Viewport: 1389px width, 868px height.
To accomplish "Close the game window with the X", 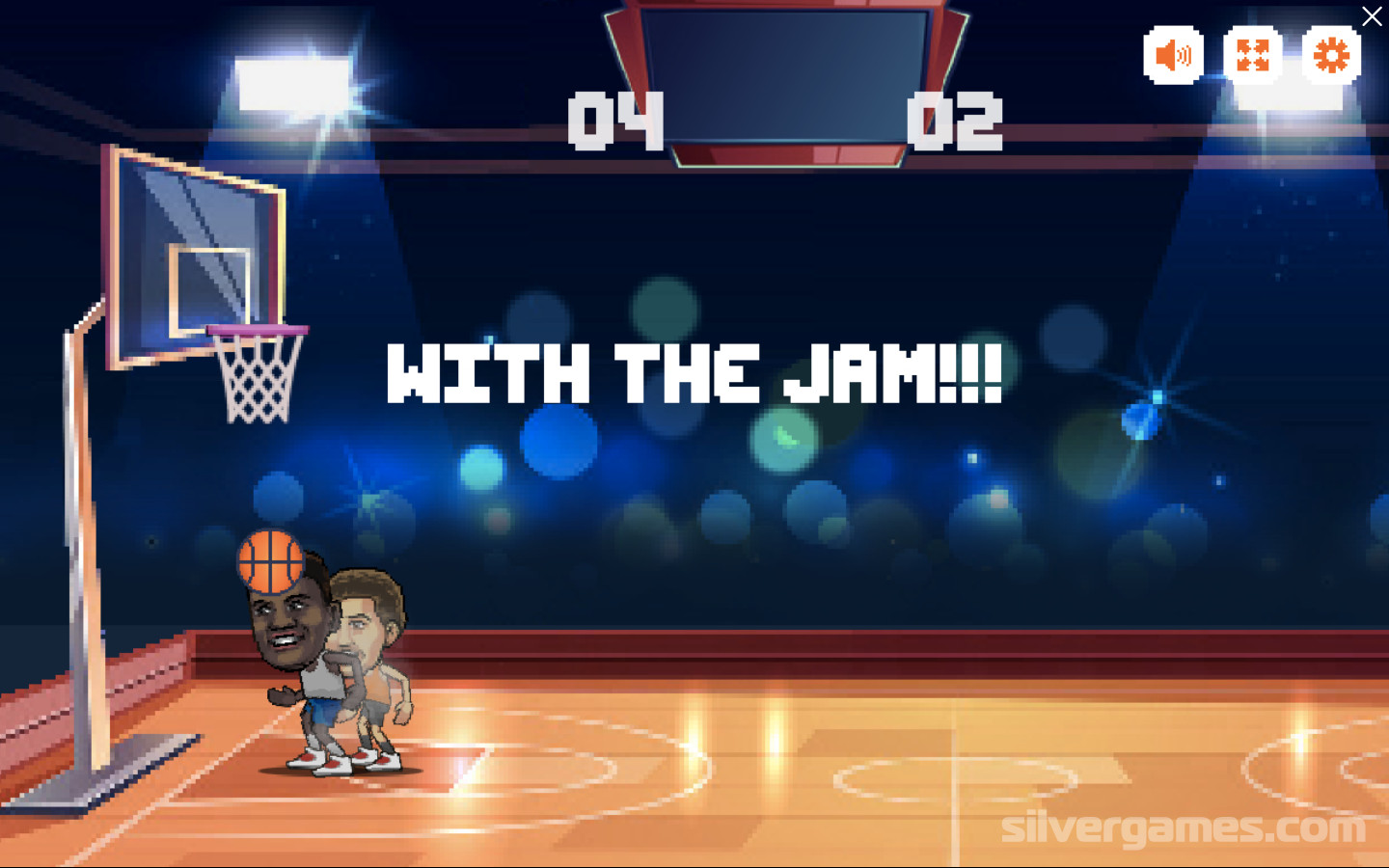I will tap(1372, 16).
